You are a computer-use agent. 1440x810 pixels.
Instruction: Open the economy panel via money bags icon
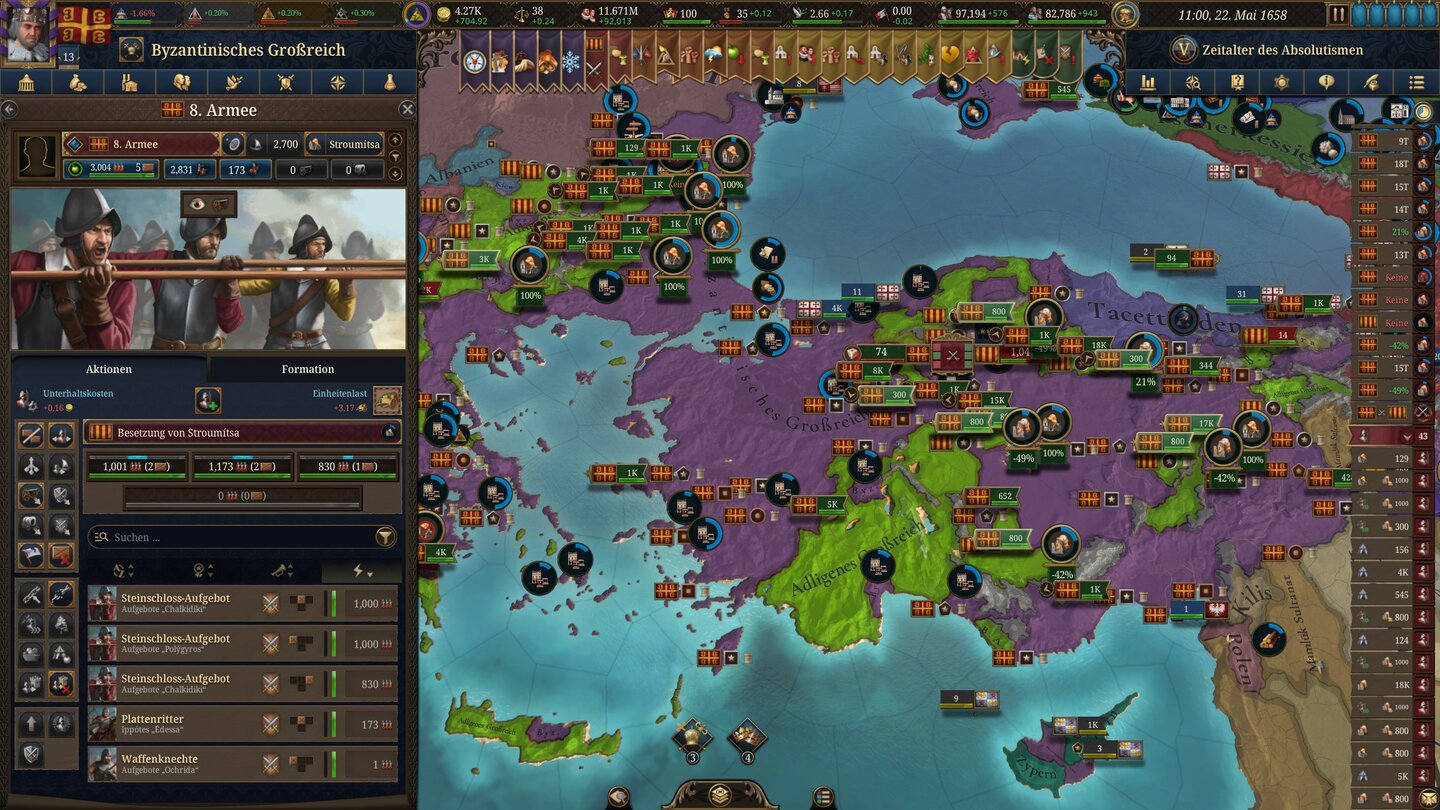76,82
